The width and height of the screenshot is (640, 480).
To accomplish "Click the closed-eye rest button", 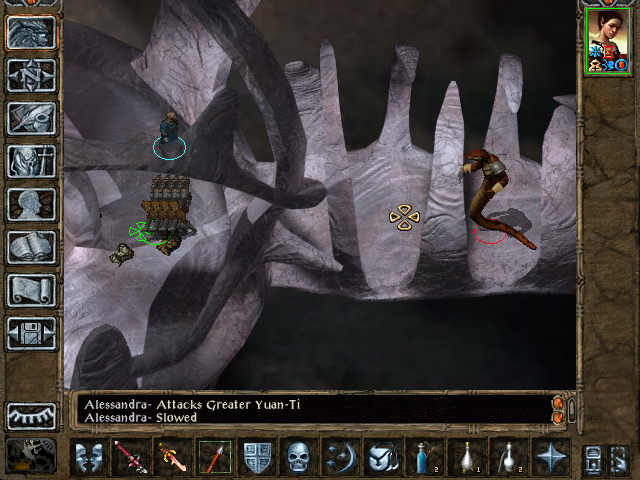I will coord(32,415).
